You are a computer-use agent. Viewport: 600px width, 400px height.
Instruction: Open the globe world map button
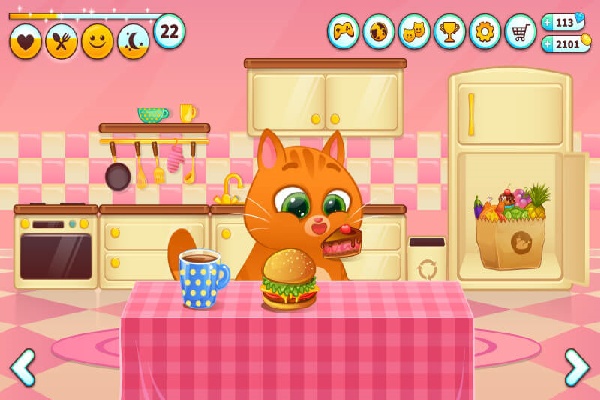click(378, 31)
